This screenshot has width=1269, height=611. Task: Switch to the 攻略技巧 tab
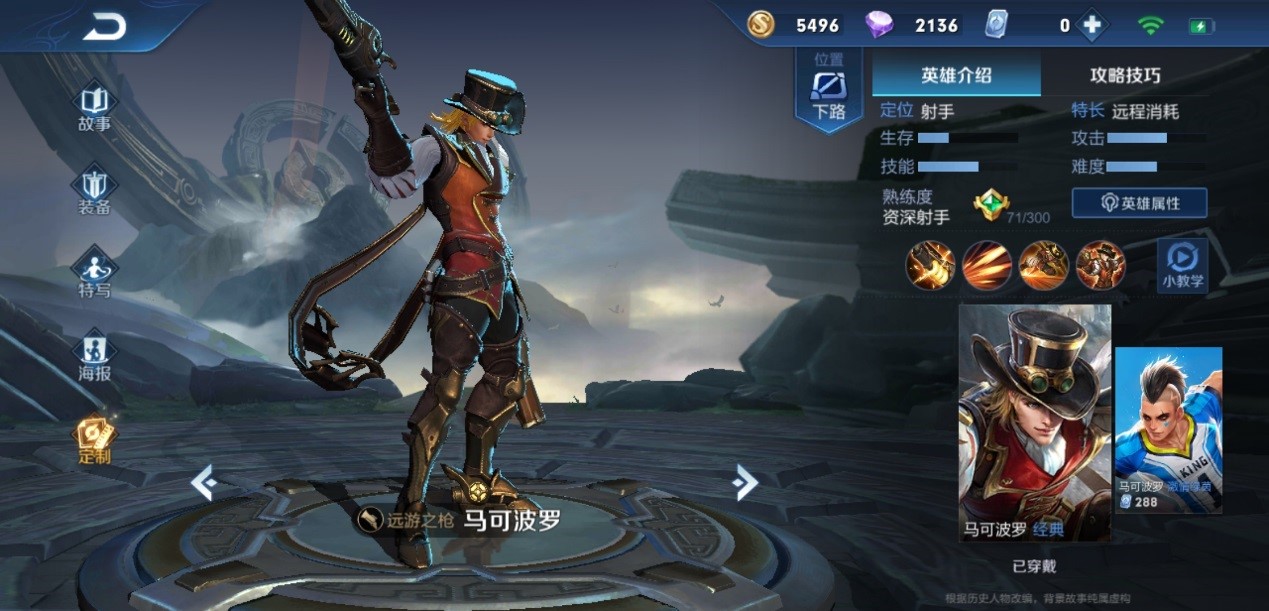point(1125,75)
